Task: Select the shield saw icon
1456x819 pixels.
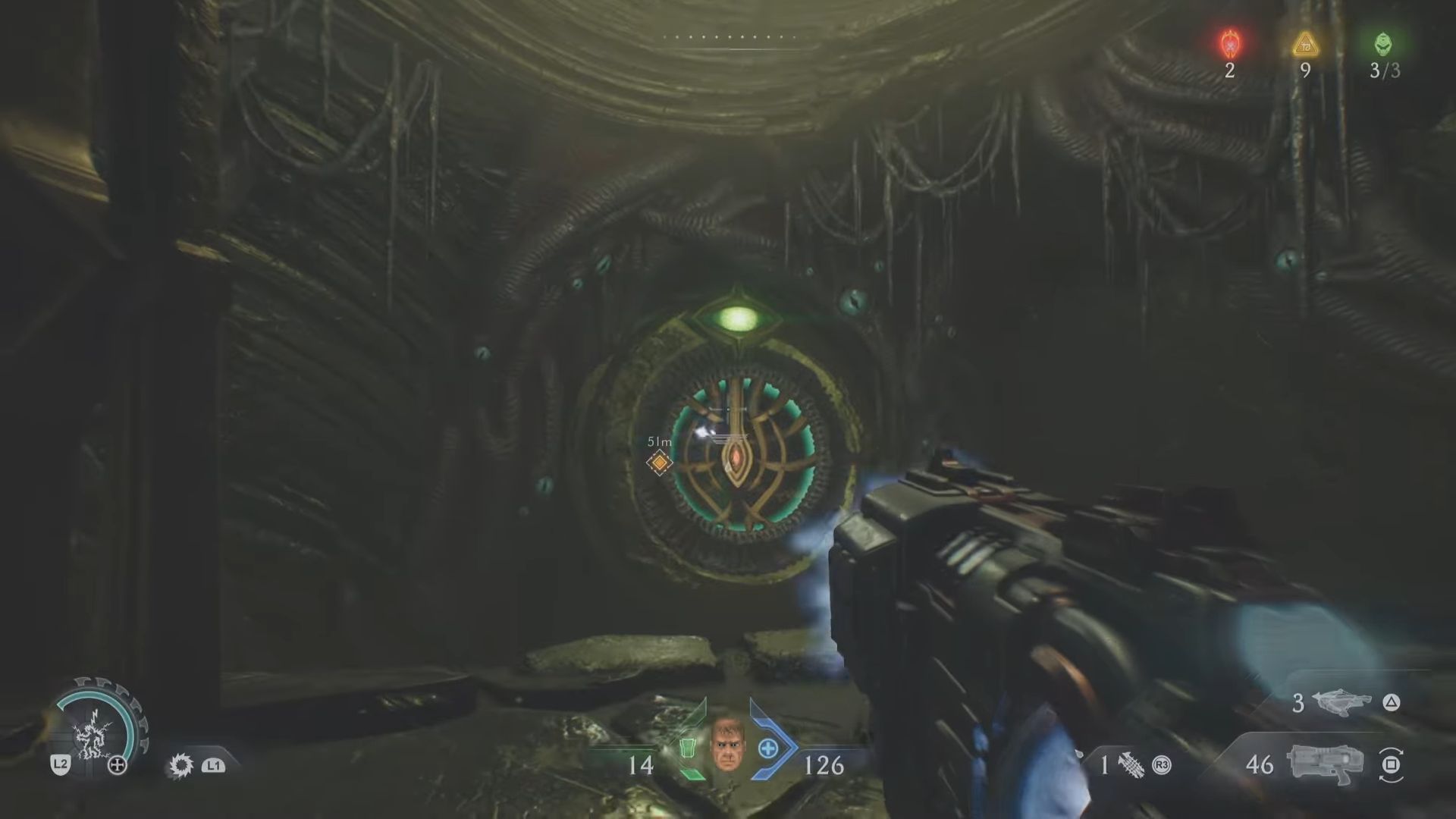Action: (180, 765)
